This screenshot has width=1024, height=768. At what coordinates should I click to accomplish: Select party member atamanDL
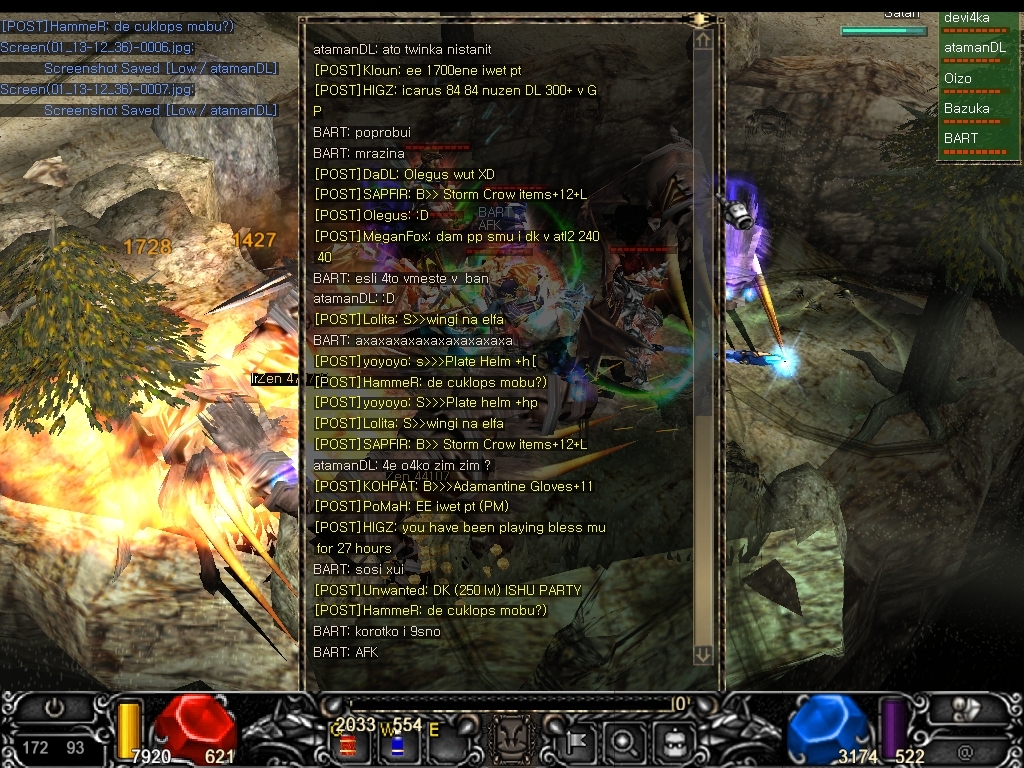(976, 48)
